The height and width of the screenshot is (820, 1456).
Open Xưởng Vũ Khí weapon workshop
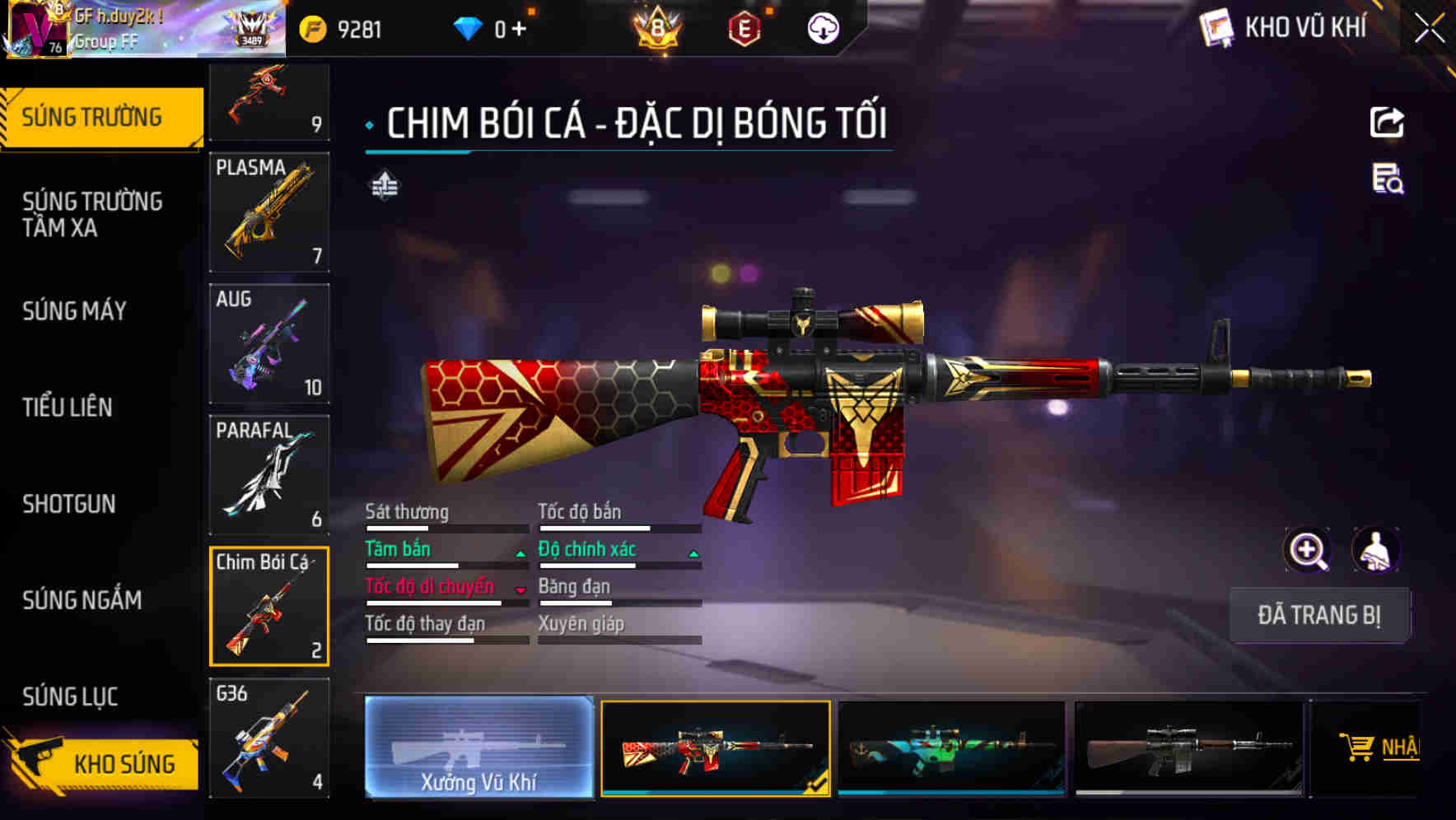click(x=478, y=748)
